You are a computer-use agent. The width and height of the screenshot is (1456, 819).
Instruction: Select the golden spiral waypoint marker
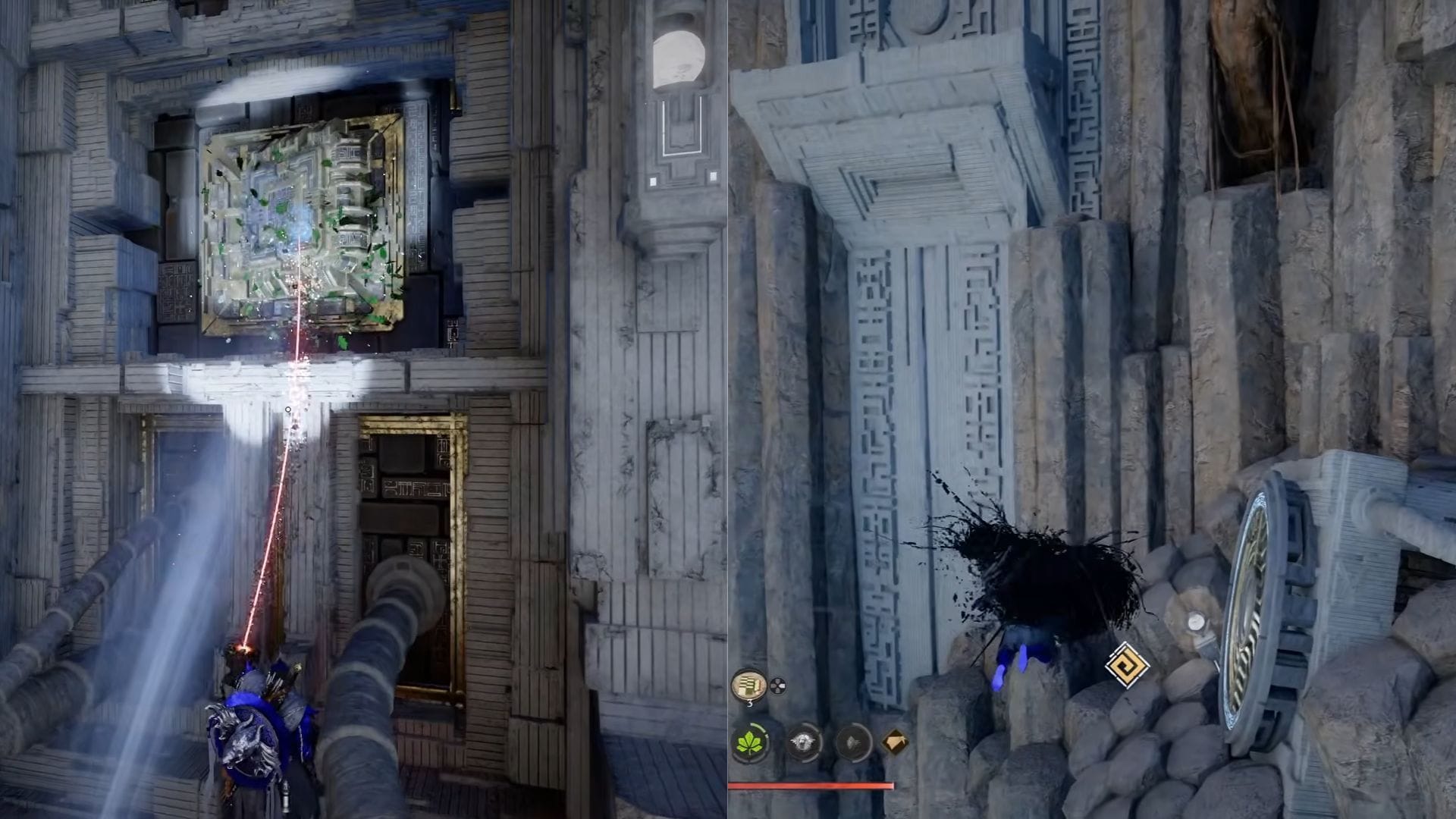coord(1126,666)
